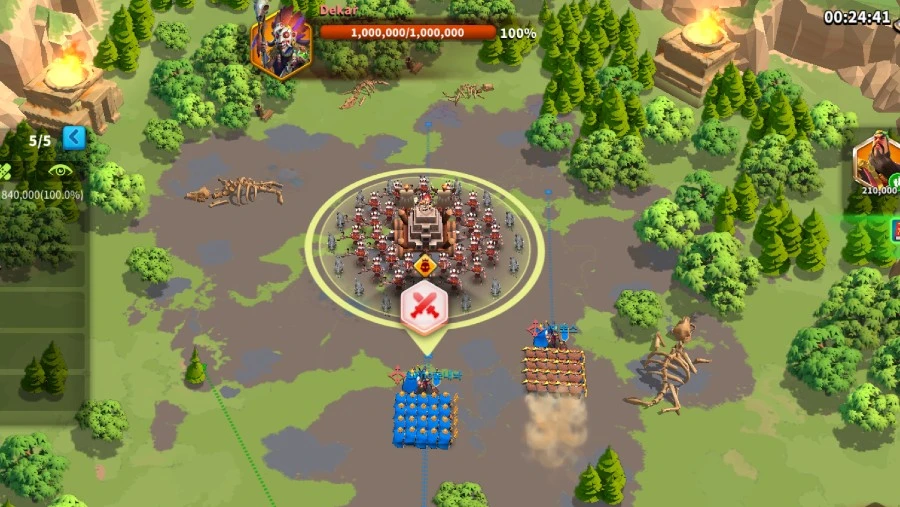Screen dimensions: 900x507
Task: Collapse the troop panel with the blue arrow
Action: pyautogui.click(x=74, y=138)
